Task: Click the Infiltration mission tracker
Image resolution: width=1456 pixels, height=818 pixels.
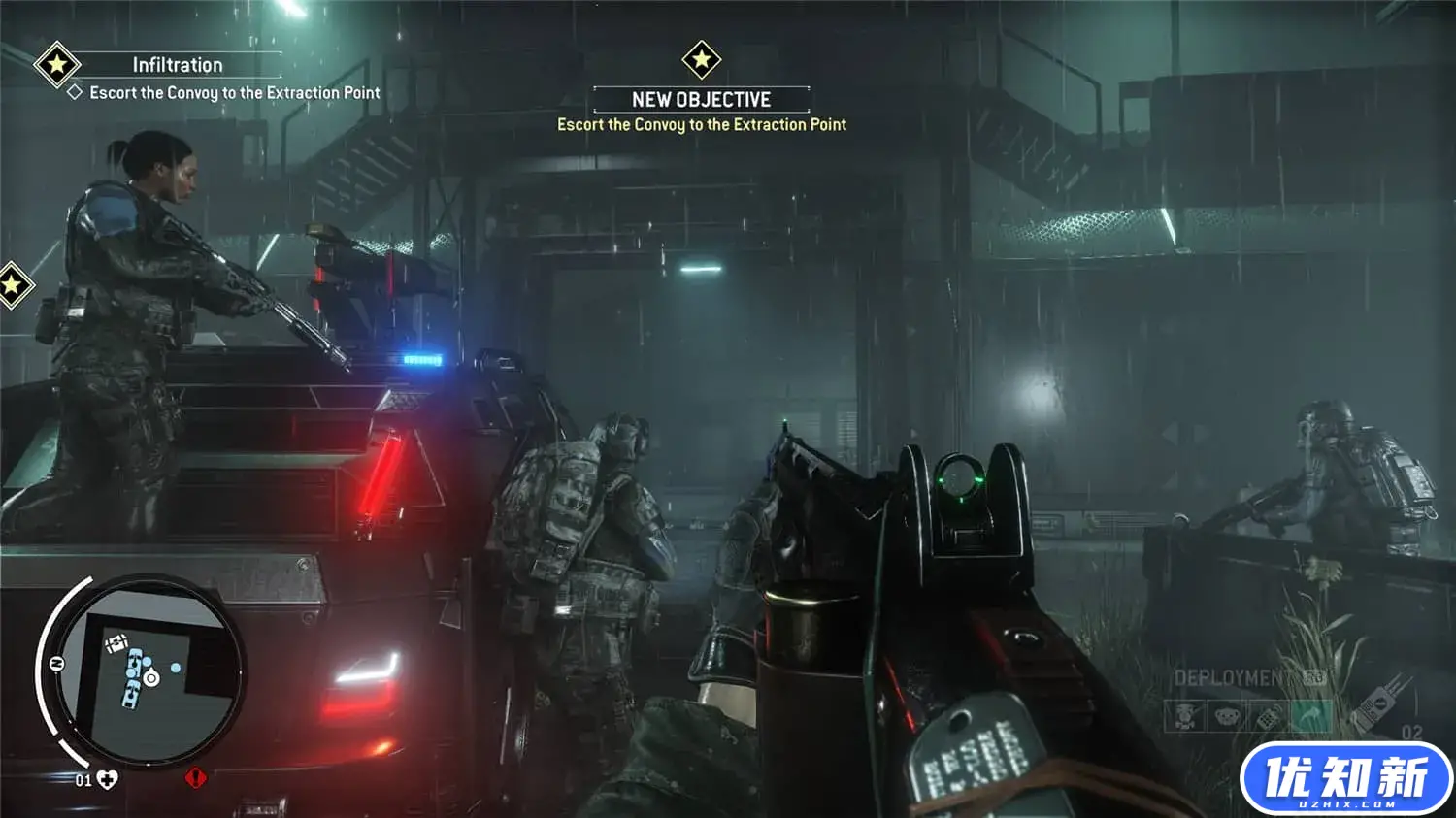Action: [178, 65]
